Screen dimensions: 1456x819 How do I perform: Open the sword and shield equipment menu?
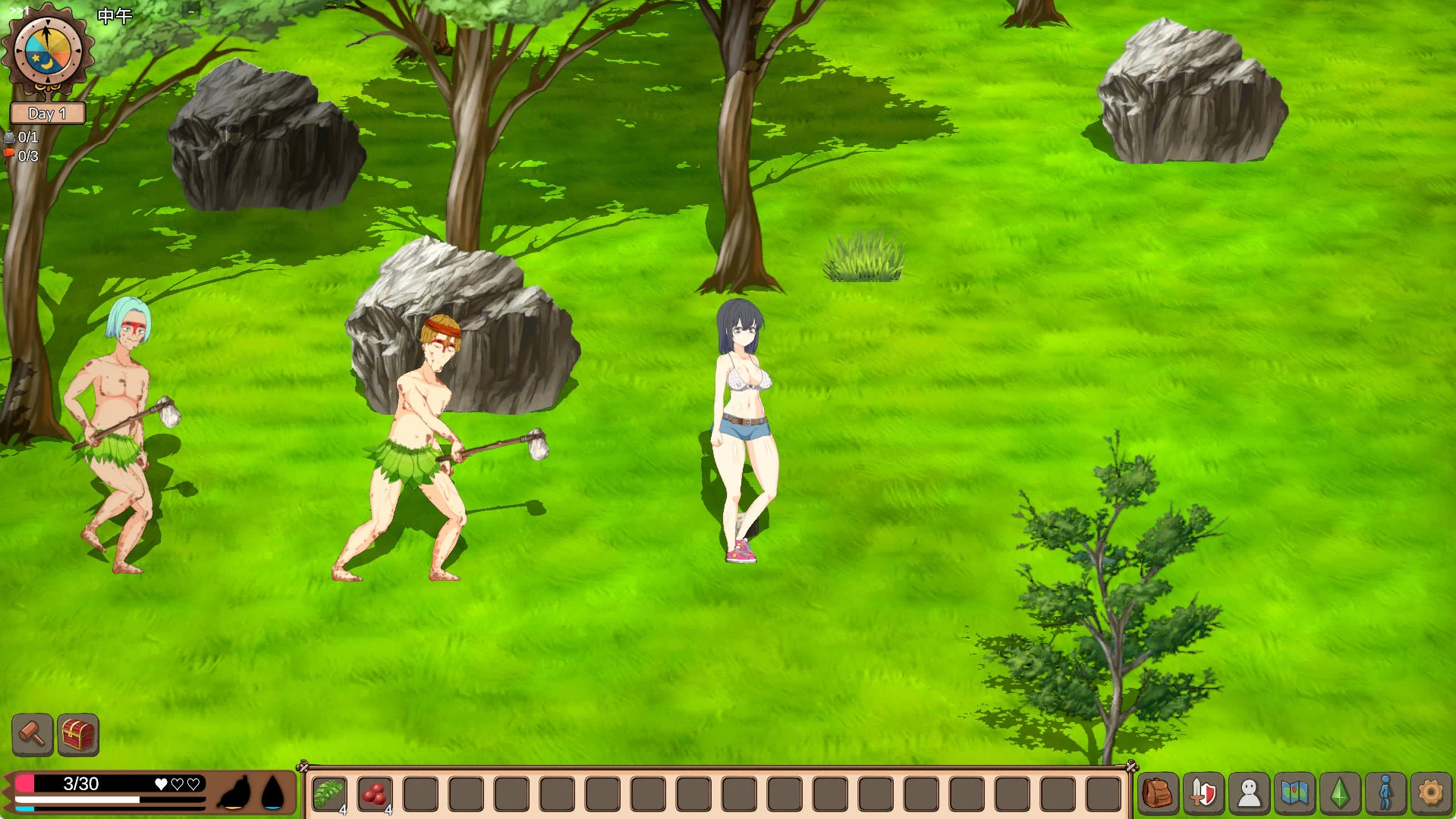click(1203, 794)
